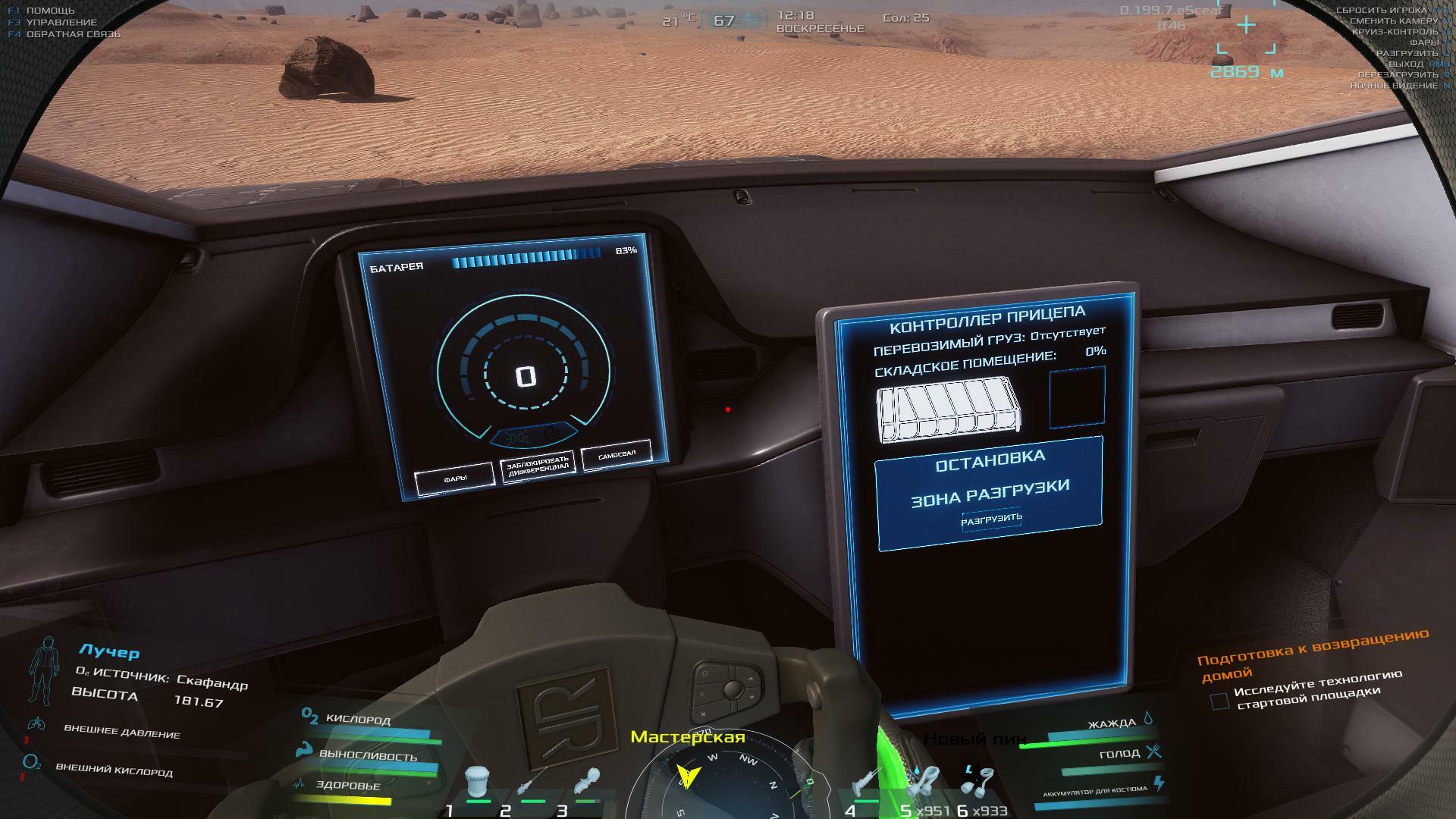The width and height of the screenshot is (1456, 819).
Task: Use the water flask in slot 5
Action: [x=923, y=783]
